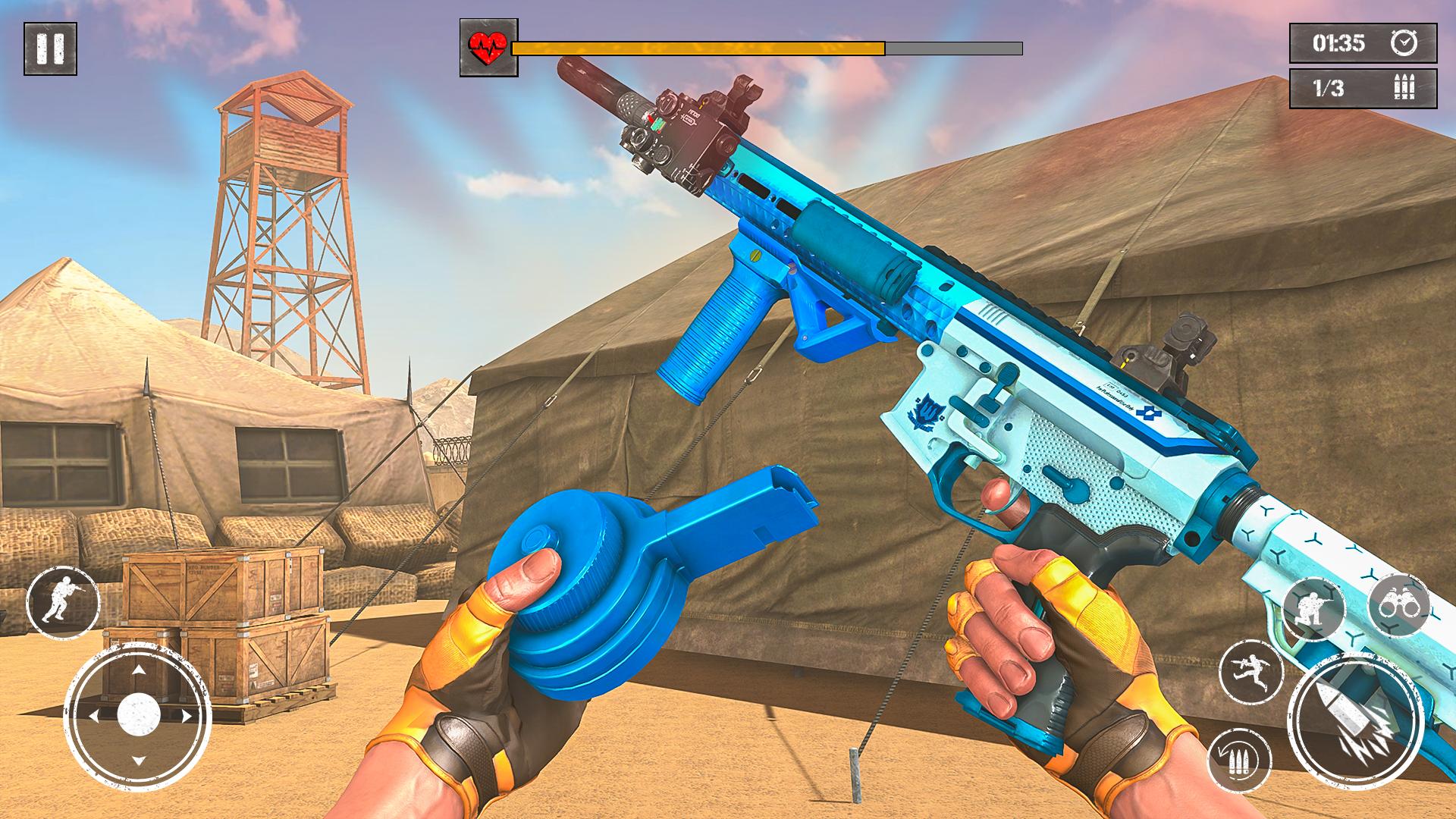Reload the weapon with the ammo icon
1456x819 pixels.
pos(1239,761)
